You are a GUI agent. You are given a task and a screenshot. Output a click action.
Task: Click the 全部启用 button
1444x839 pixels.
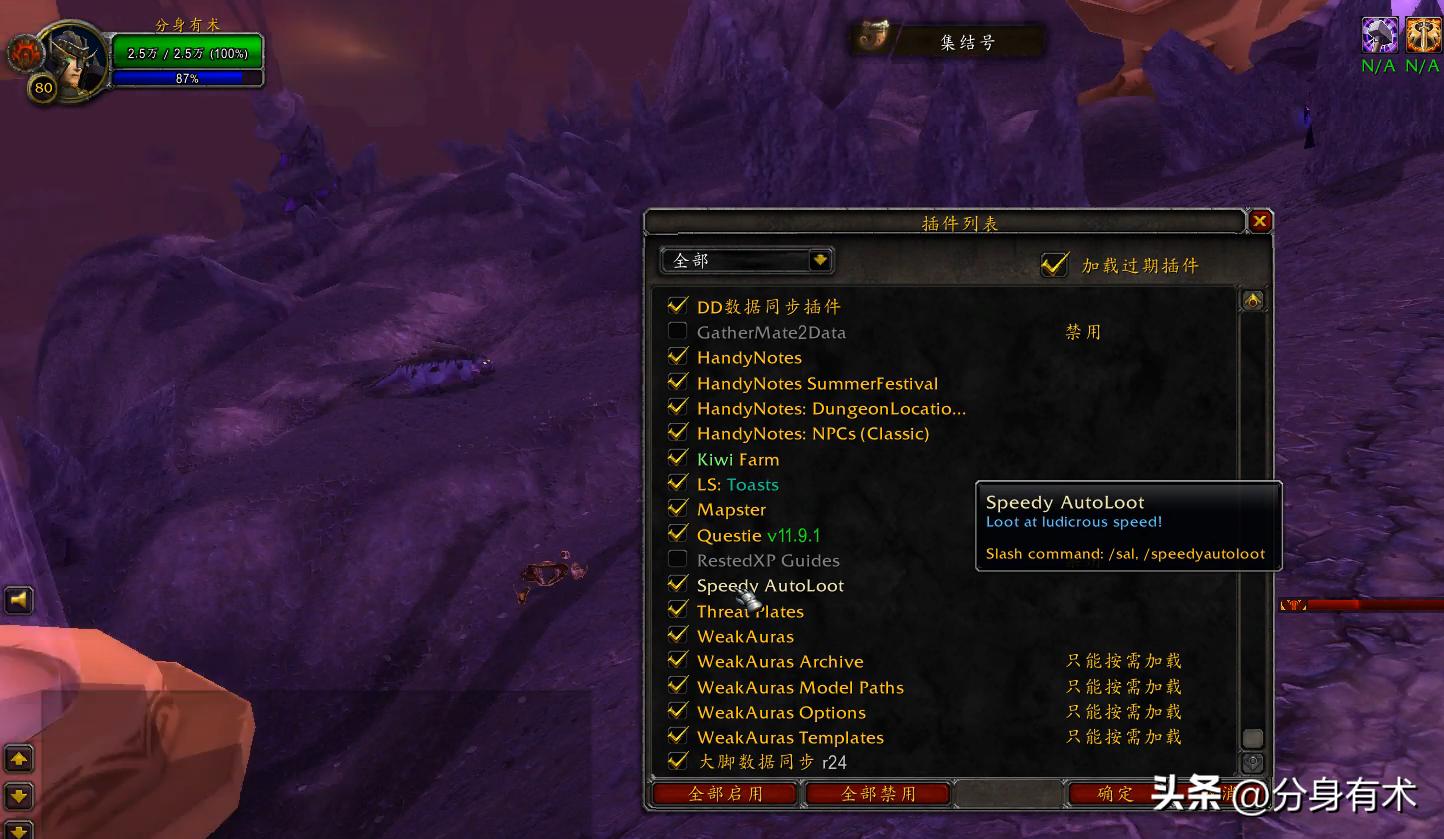(723, 793)
